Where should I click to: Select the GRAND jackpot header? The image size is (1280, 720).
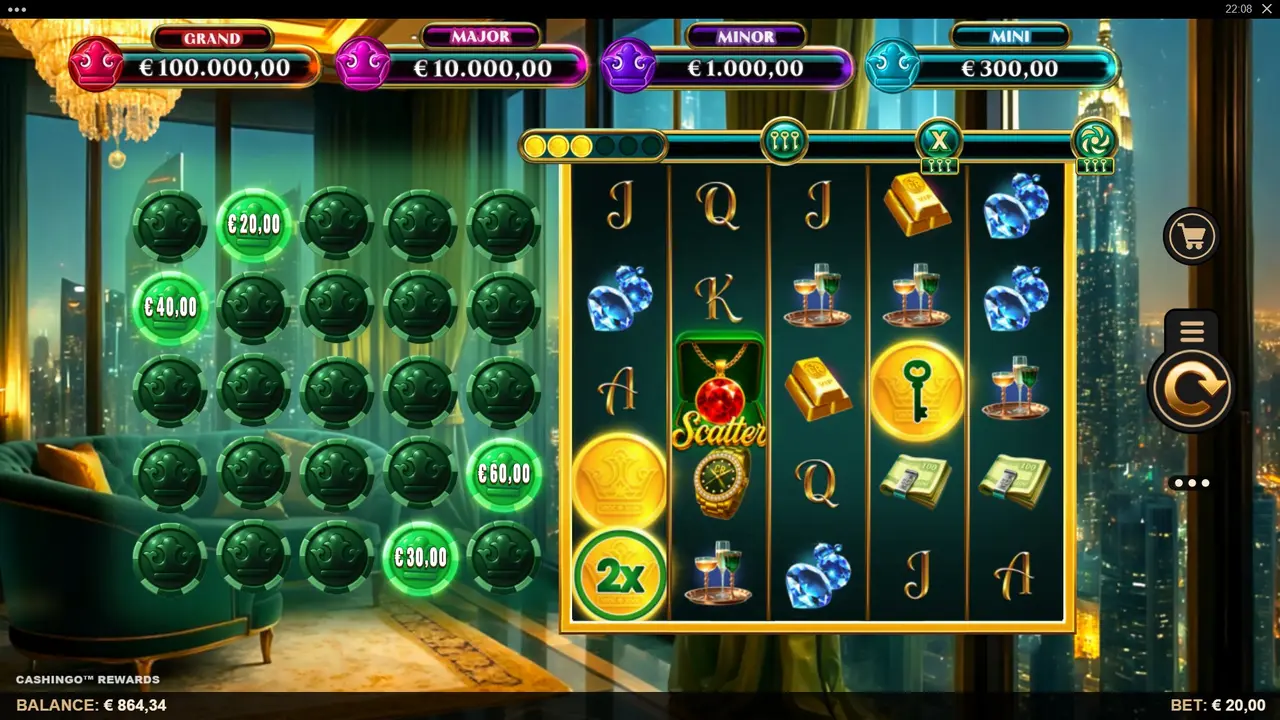coord(214,38)
